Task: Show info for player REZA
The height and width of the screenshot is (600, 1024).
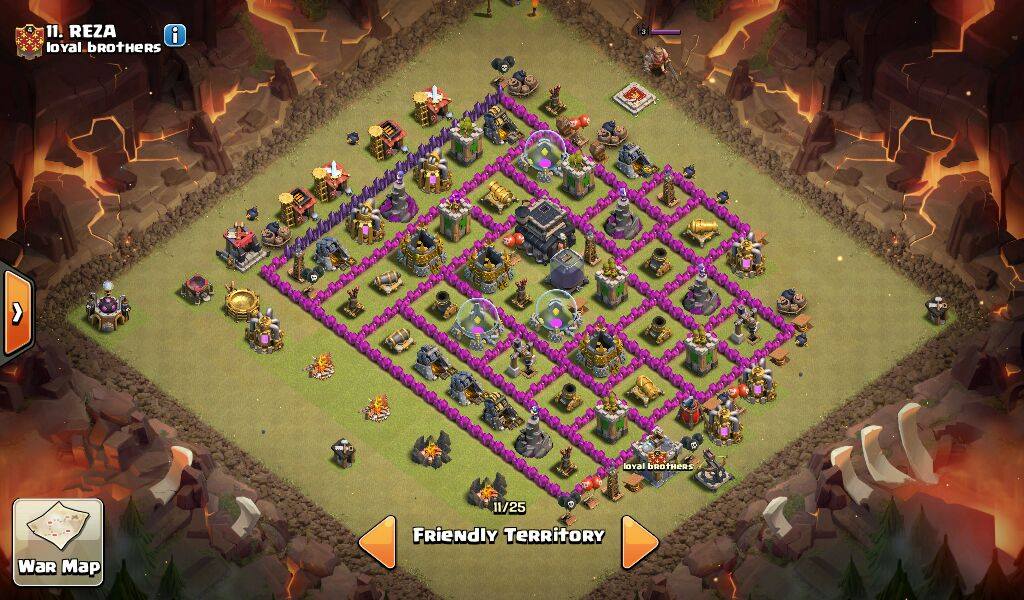Action: tap(175, 36)
